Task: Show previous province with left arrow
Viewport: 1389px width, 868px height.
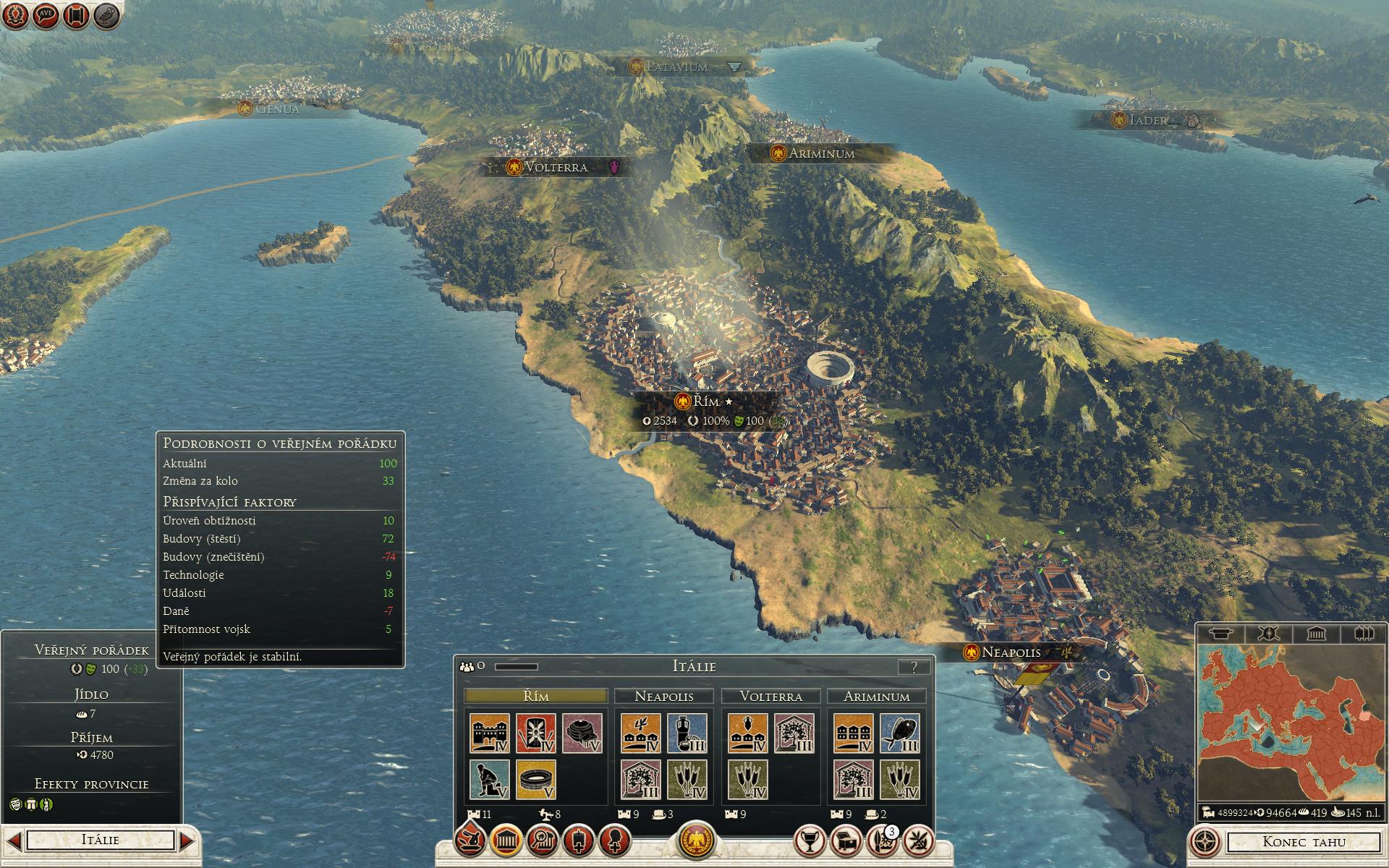Action: click(x=14, y=841)
